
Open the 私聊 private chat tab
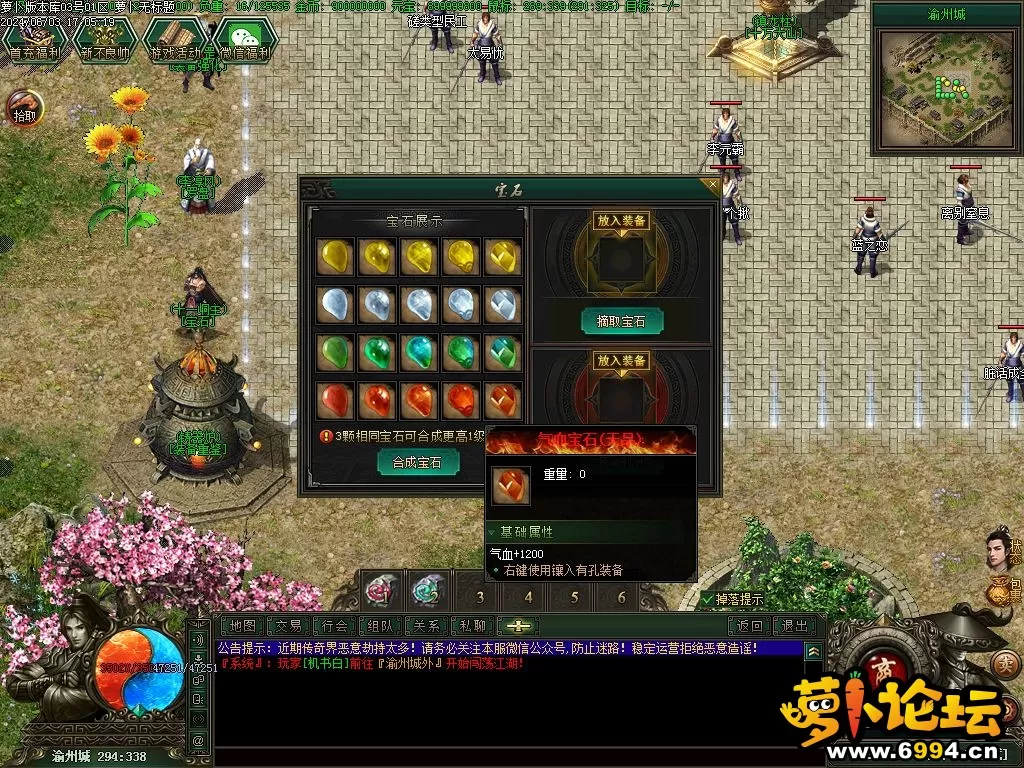click(472, 626)
